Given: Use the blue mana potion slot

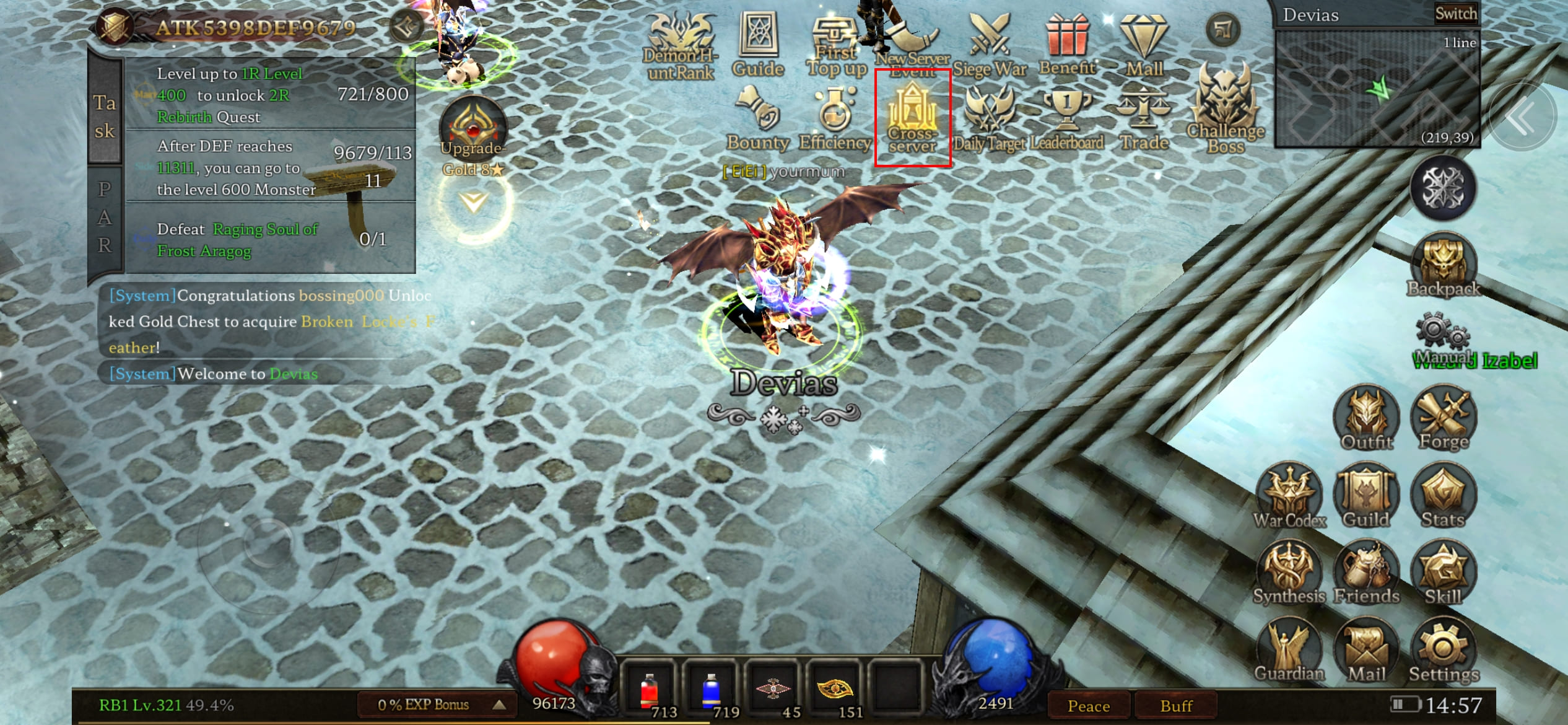Looking at the screenshot, I should pos(710,691).
